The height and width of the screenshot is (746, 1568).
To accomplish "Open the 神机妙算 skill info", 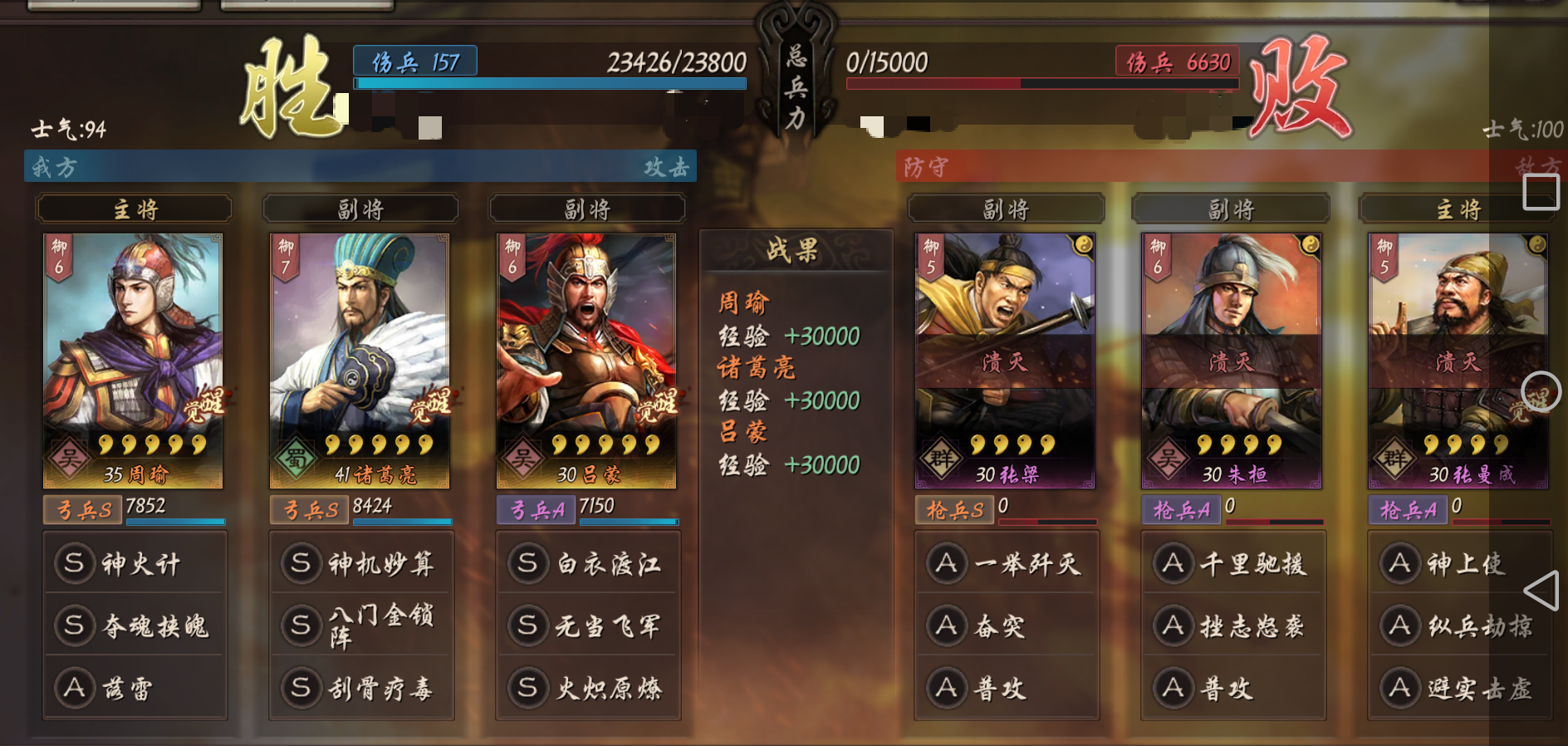I will coord(361,563).
